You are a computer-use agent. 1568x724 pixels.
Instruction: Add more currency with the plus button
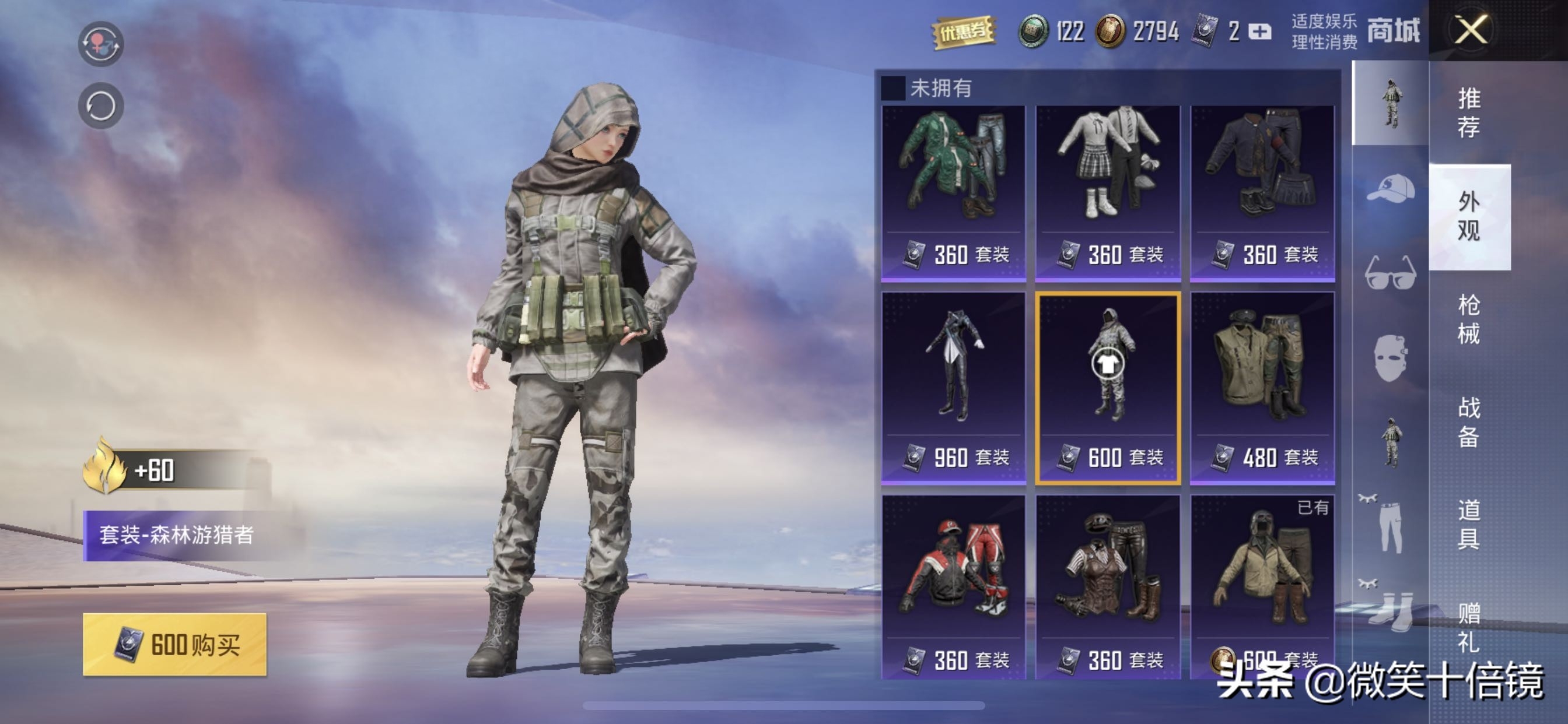click(1259, 31)
